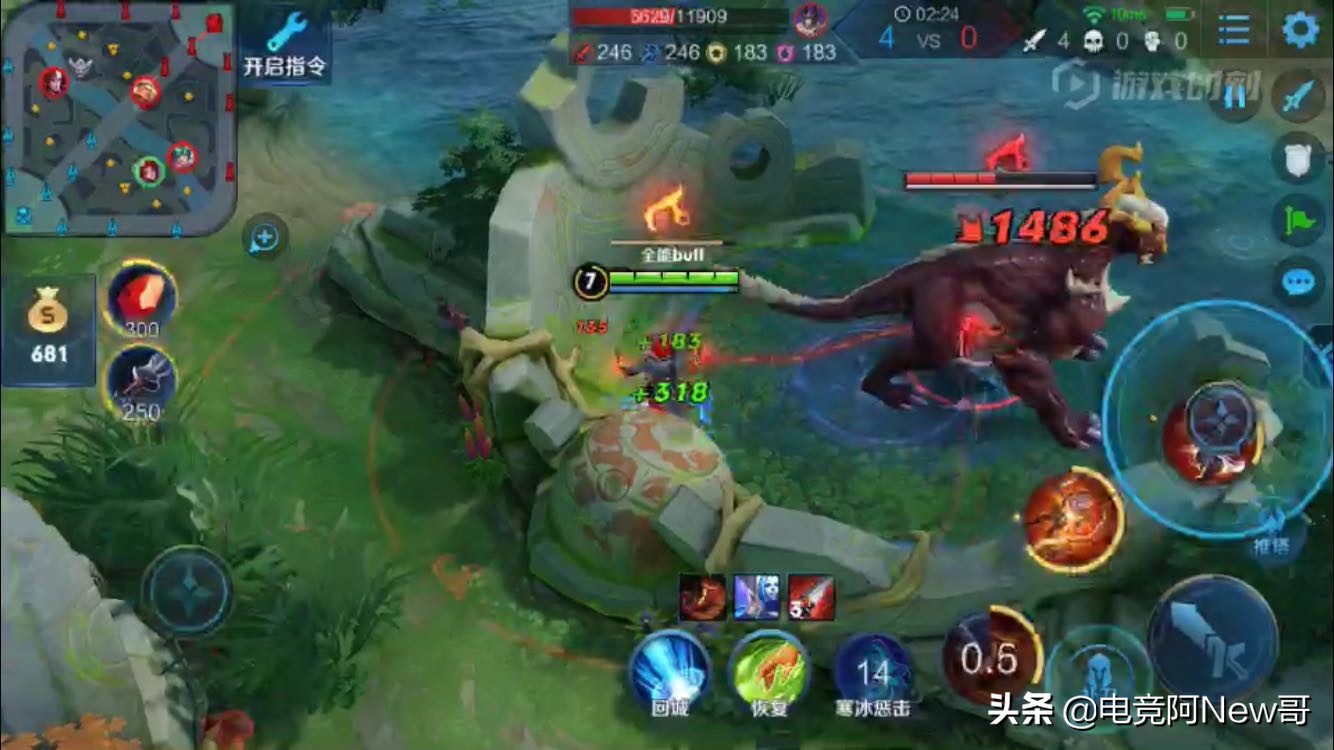Cast the 寒冰惩击 smite spell

tap(873, 670)
